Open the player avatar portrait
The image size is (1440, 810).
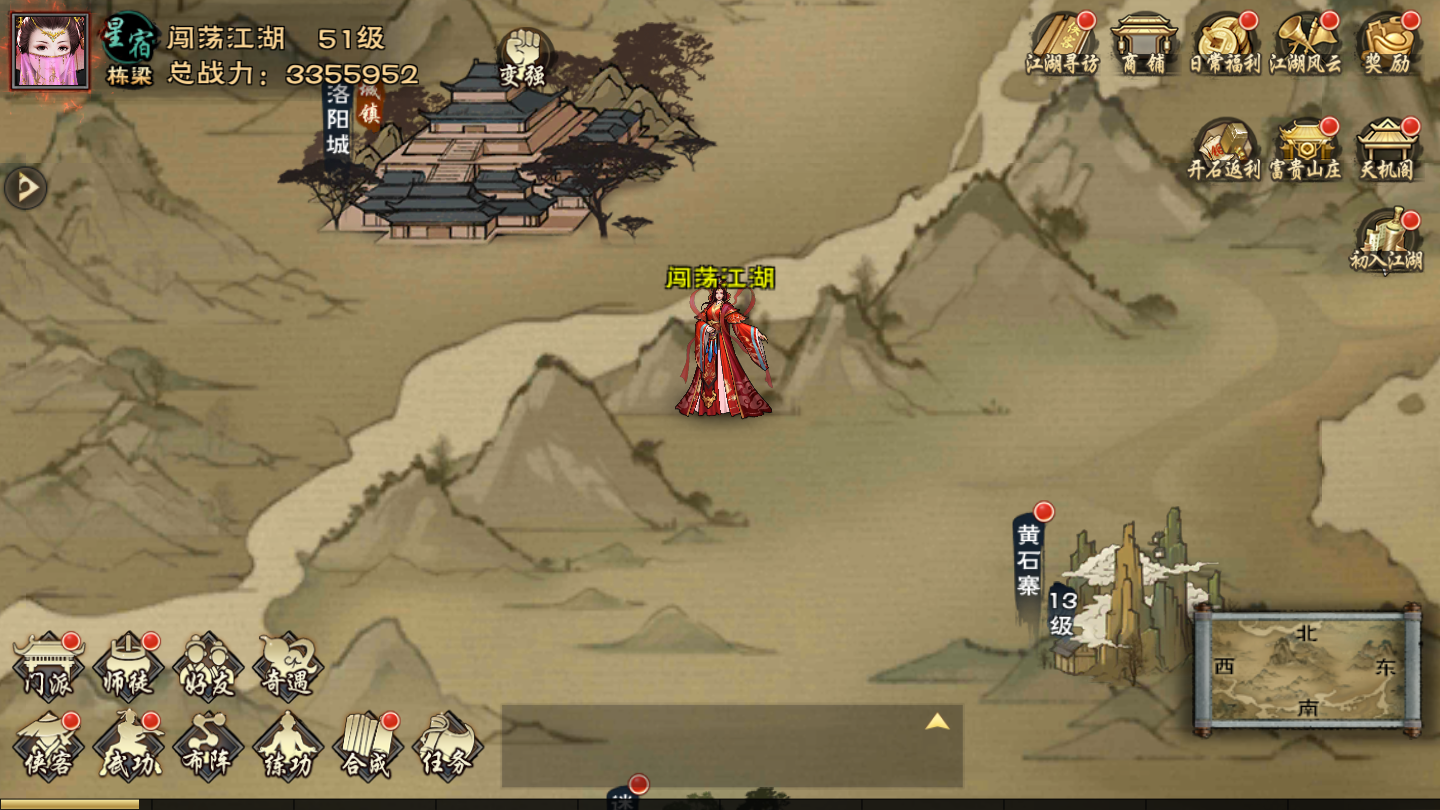coord(50,51)
